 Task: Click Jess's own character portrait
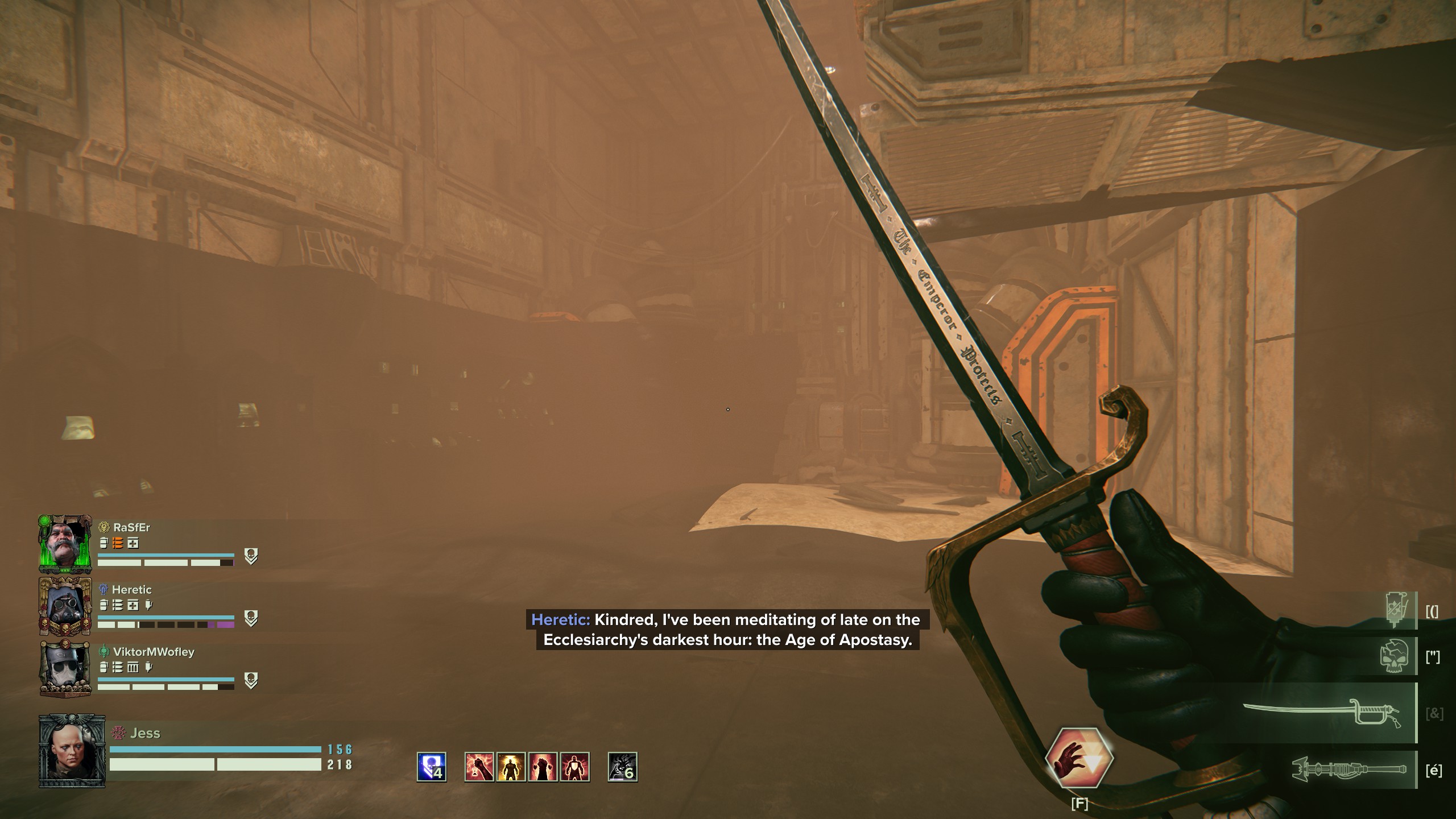point(72,752)
